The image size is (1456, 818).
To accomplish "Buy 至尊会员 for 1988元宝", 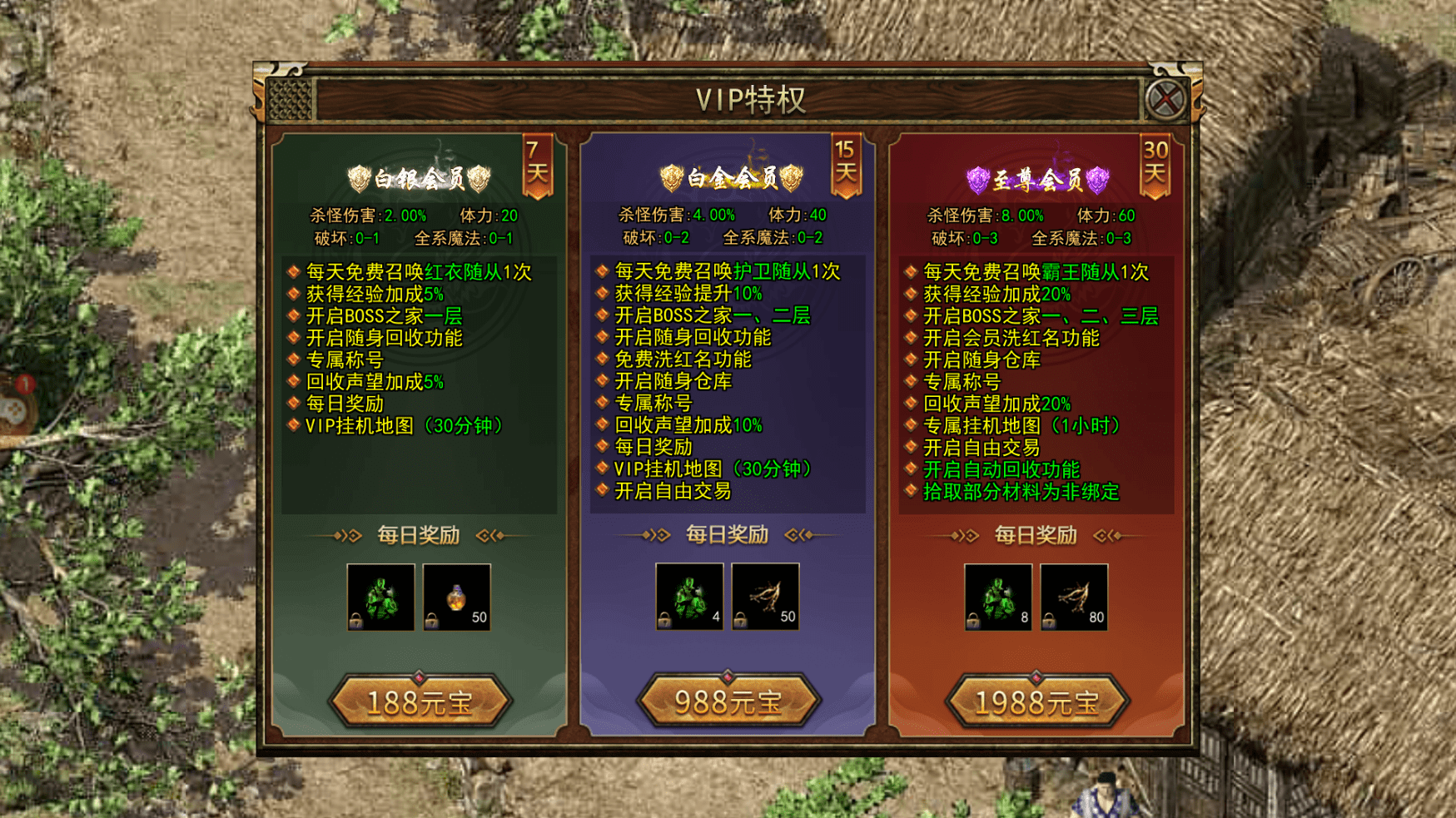I will (1037, 701).
